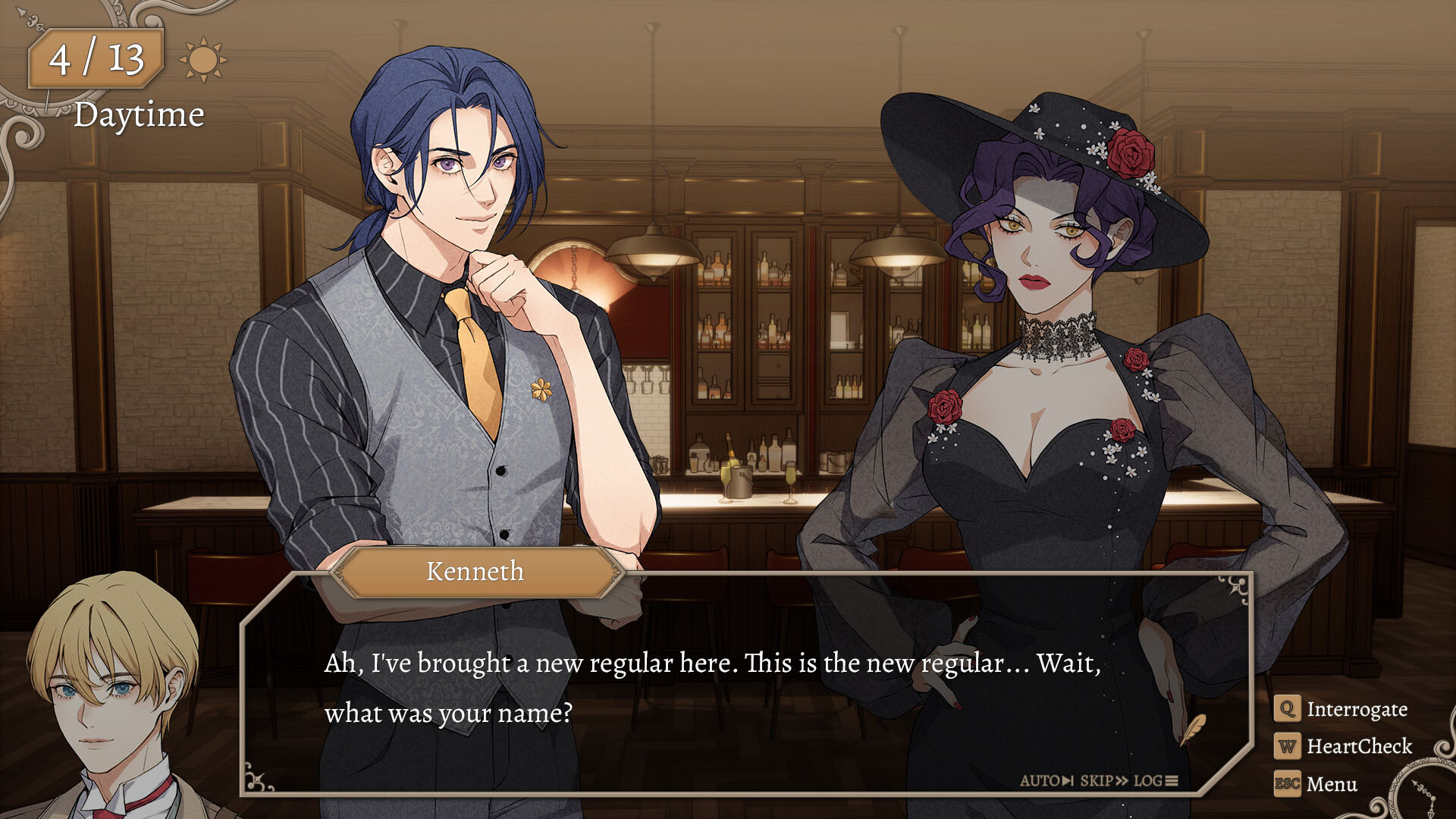Activate the Interrogate action

click(x=1357, y=709)
